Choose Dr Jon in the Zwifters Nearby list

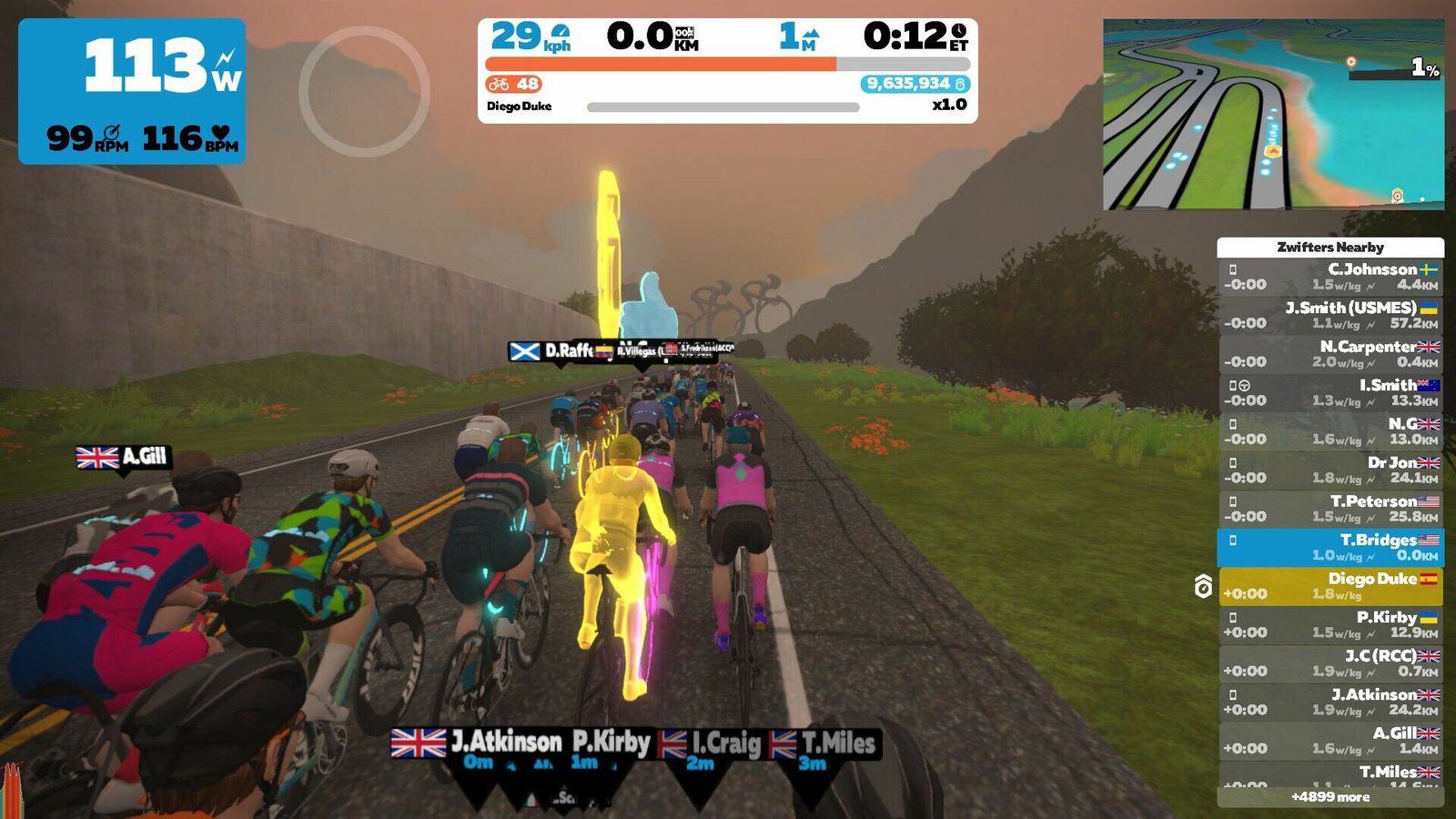1330,470
